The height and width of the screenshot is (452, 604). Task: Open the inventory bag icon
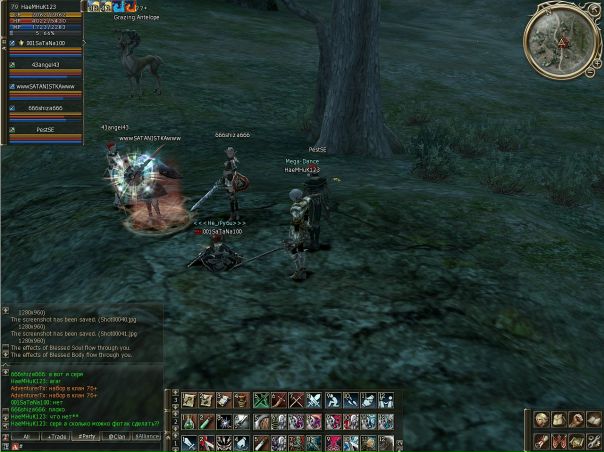coord(557,420)
